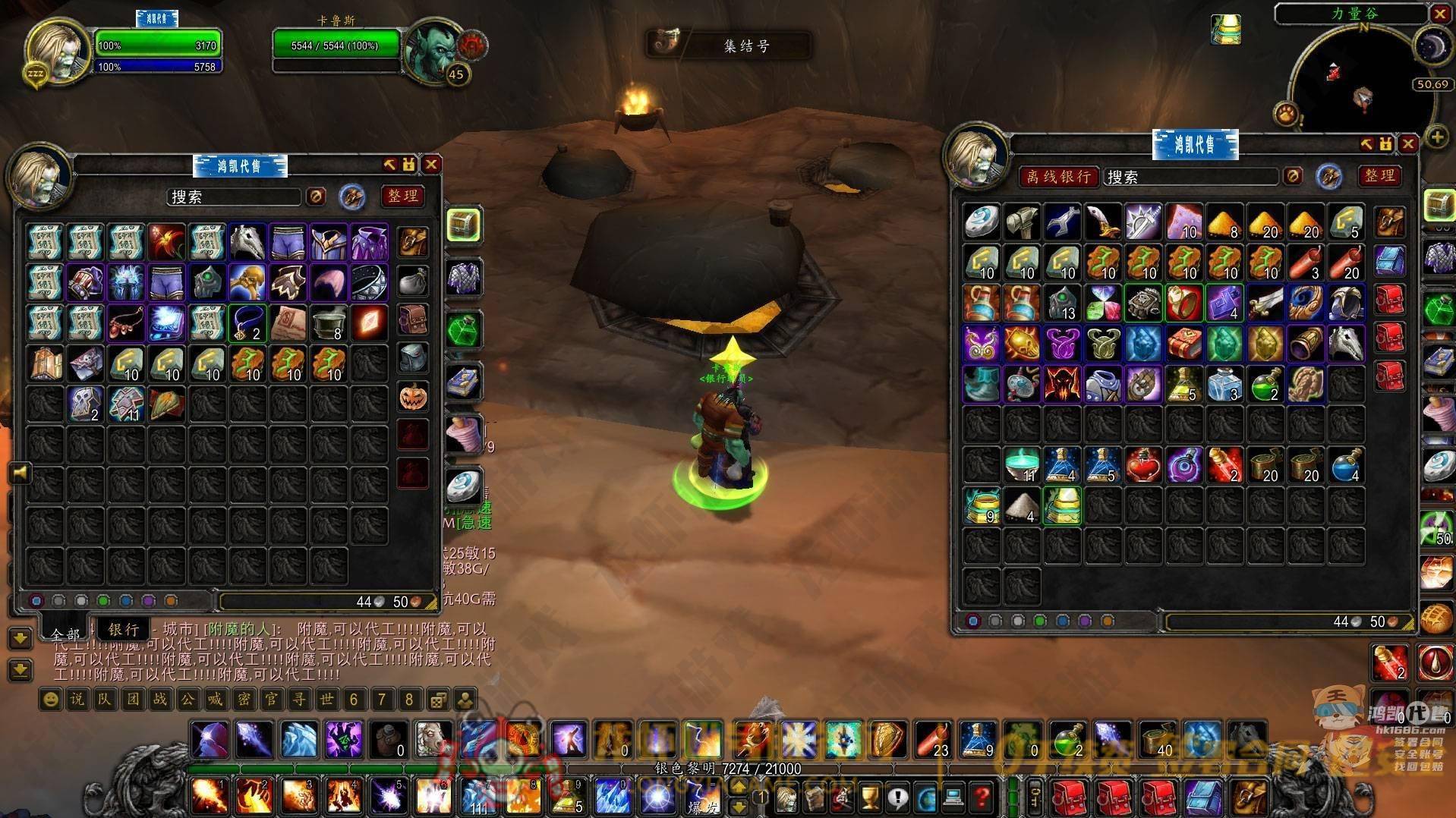Close the left bag window

coord(431,165)
